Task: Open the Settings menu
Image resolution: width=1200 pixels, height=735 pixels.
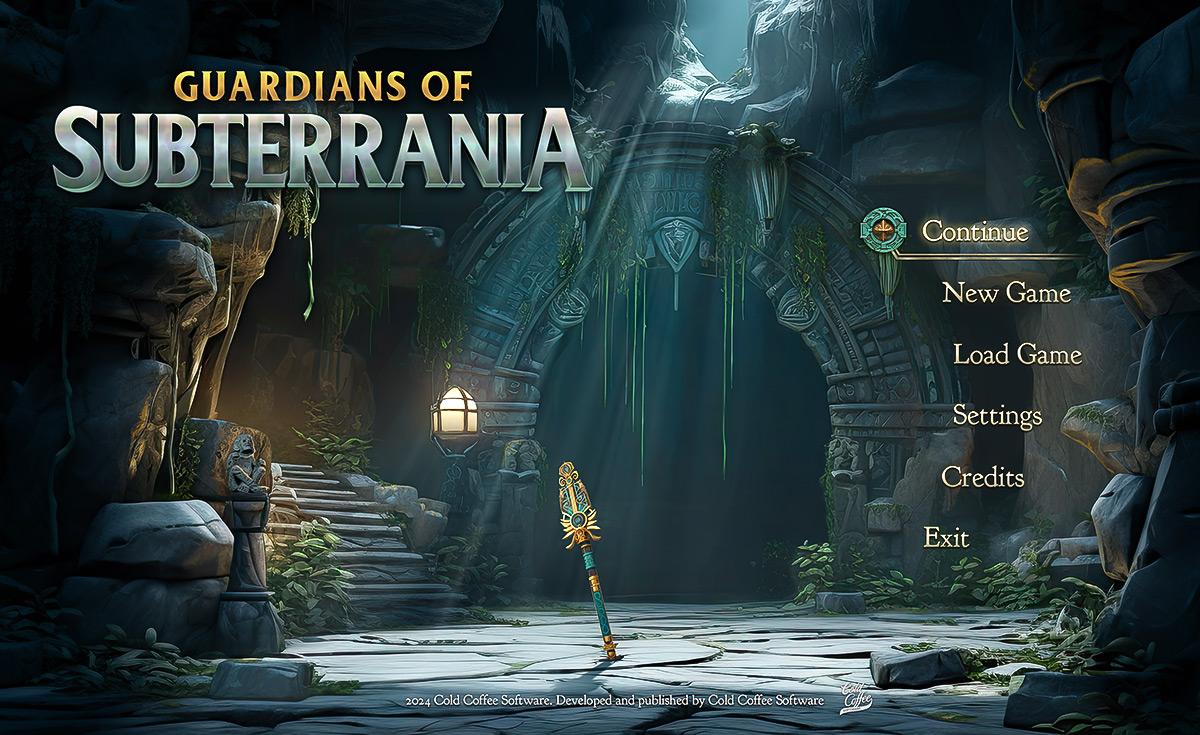Action: (x=997, y=415)
